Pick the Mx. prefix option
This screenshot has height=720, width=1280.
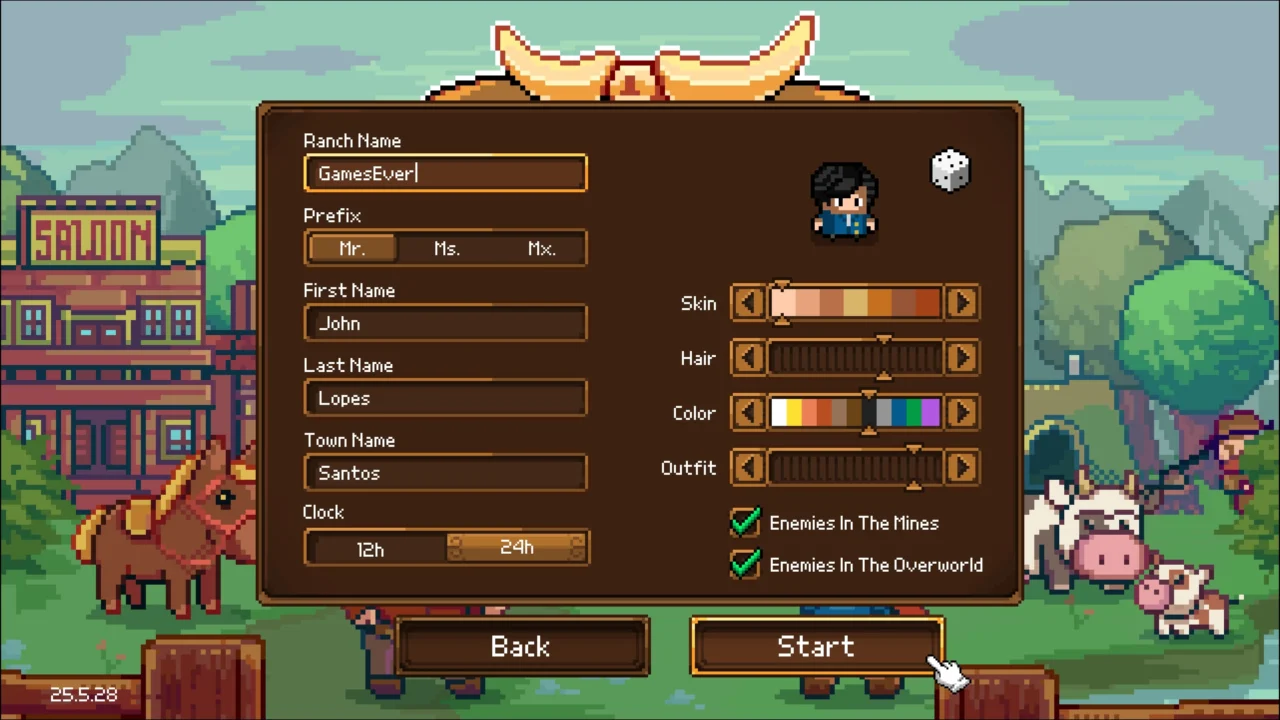pyautogui.click(x=541, y=248)
